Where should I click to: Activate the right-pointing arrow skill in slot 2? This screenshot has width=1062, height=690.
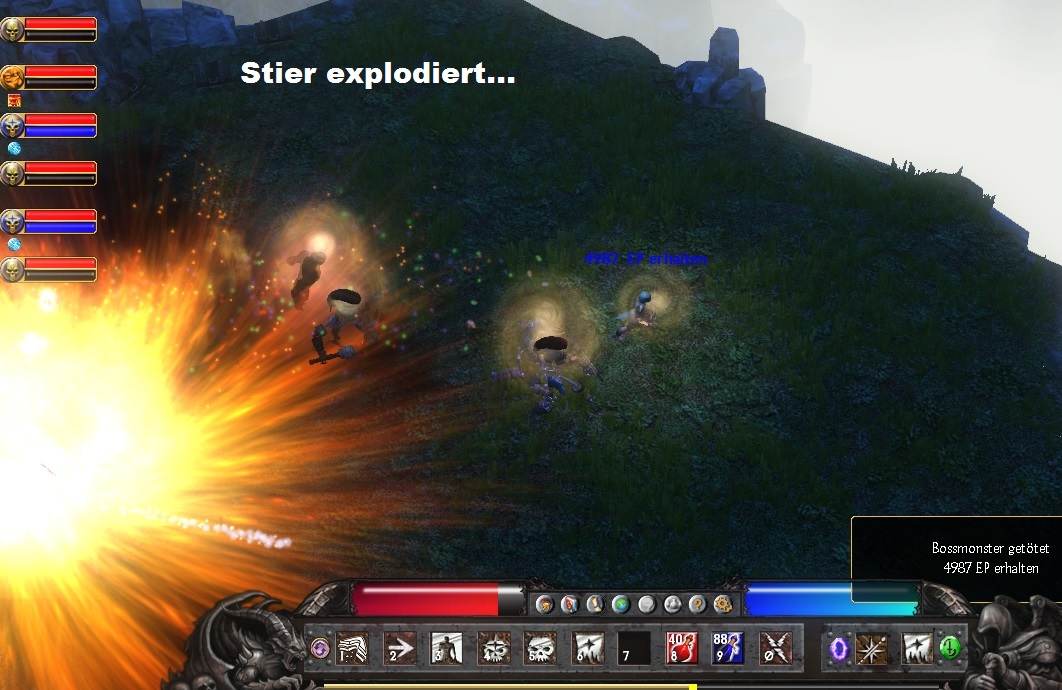pos(399,648)
